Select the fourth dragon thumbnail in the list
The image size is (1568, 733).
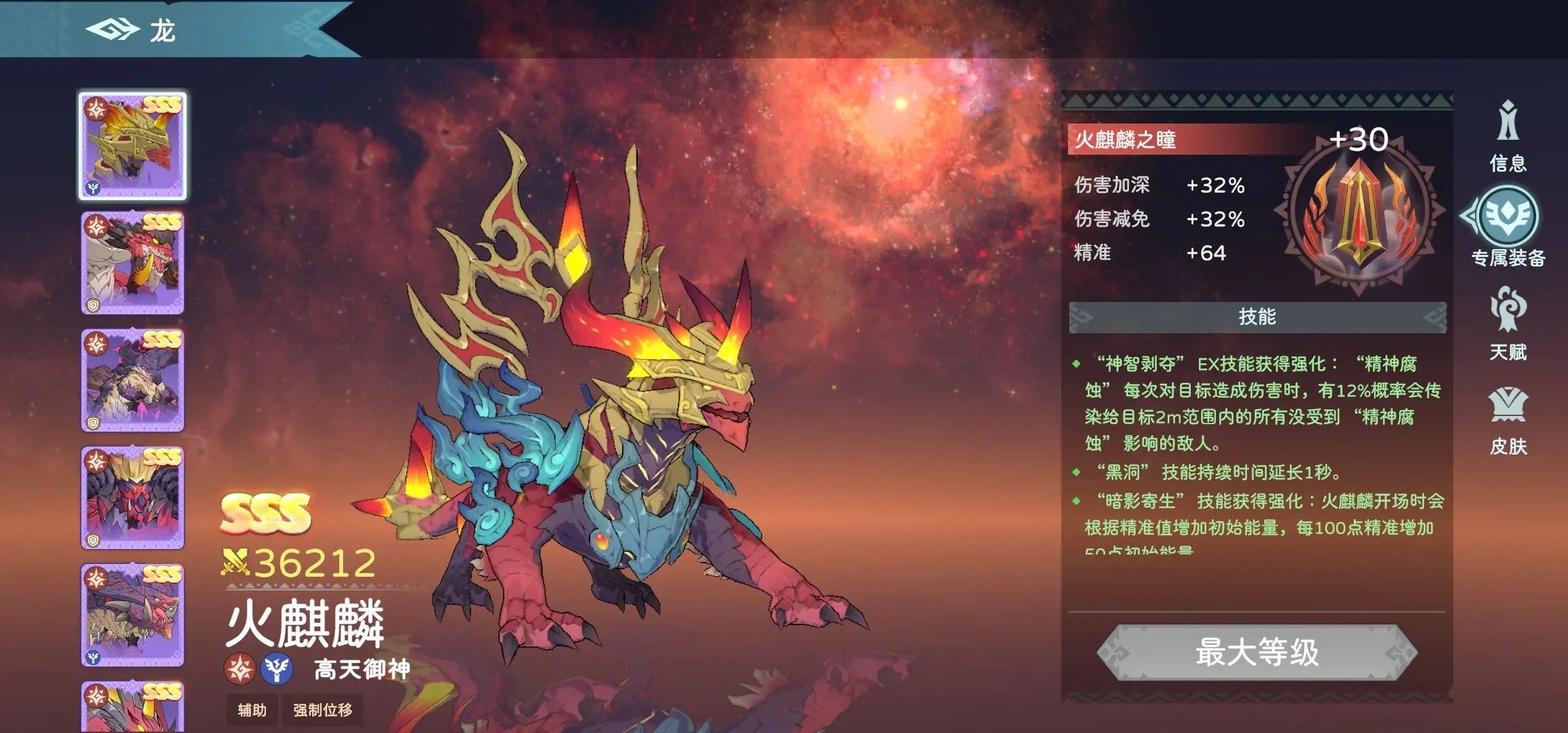(133, 499)
